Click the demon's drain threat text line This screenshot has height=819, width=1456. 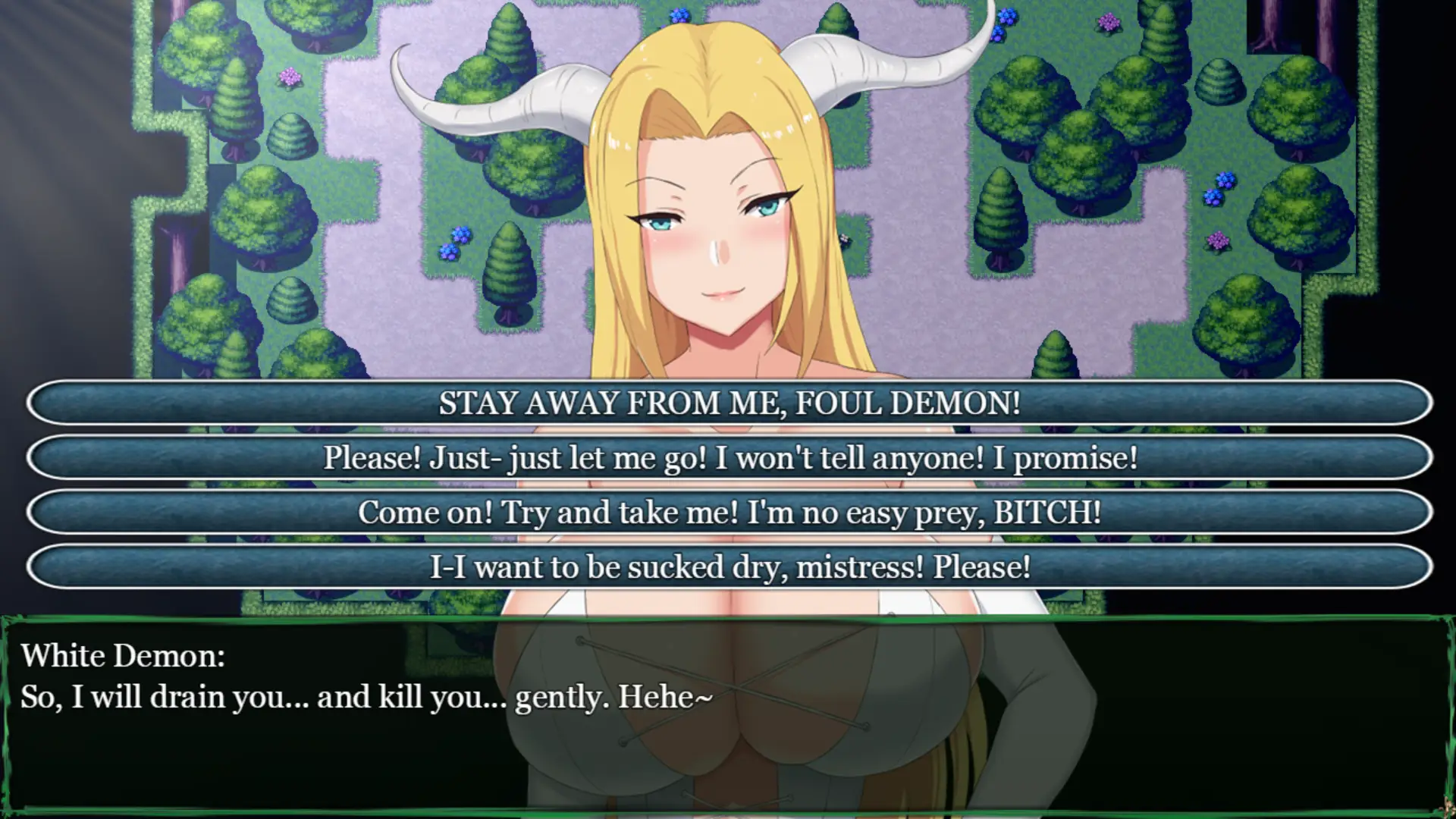366,697
